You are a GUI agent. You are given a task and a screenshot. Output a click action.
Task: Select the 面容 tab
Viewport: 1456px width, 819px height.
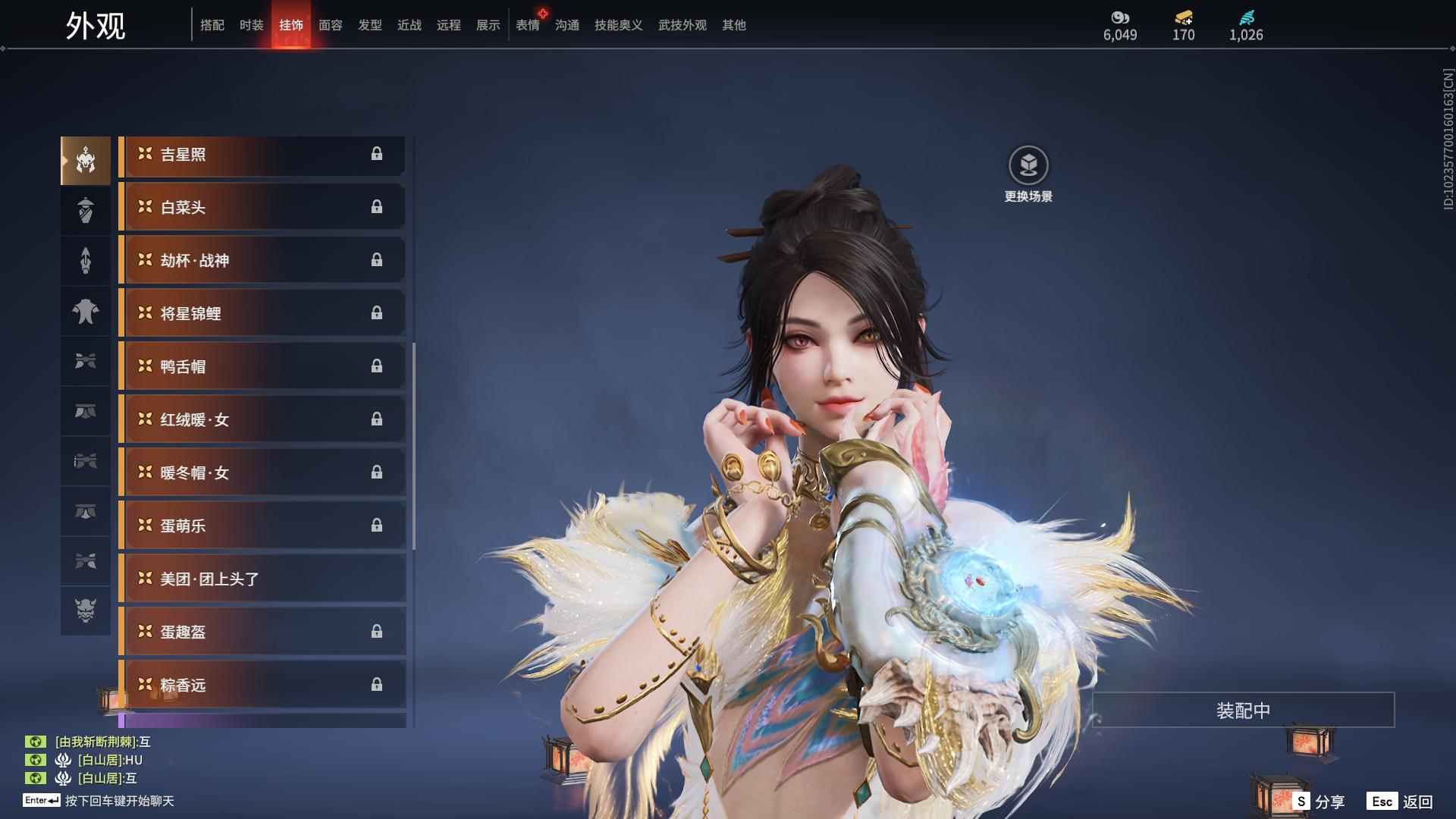pos(331,25)
